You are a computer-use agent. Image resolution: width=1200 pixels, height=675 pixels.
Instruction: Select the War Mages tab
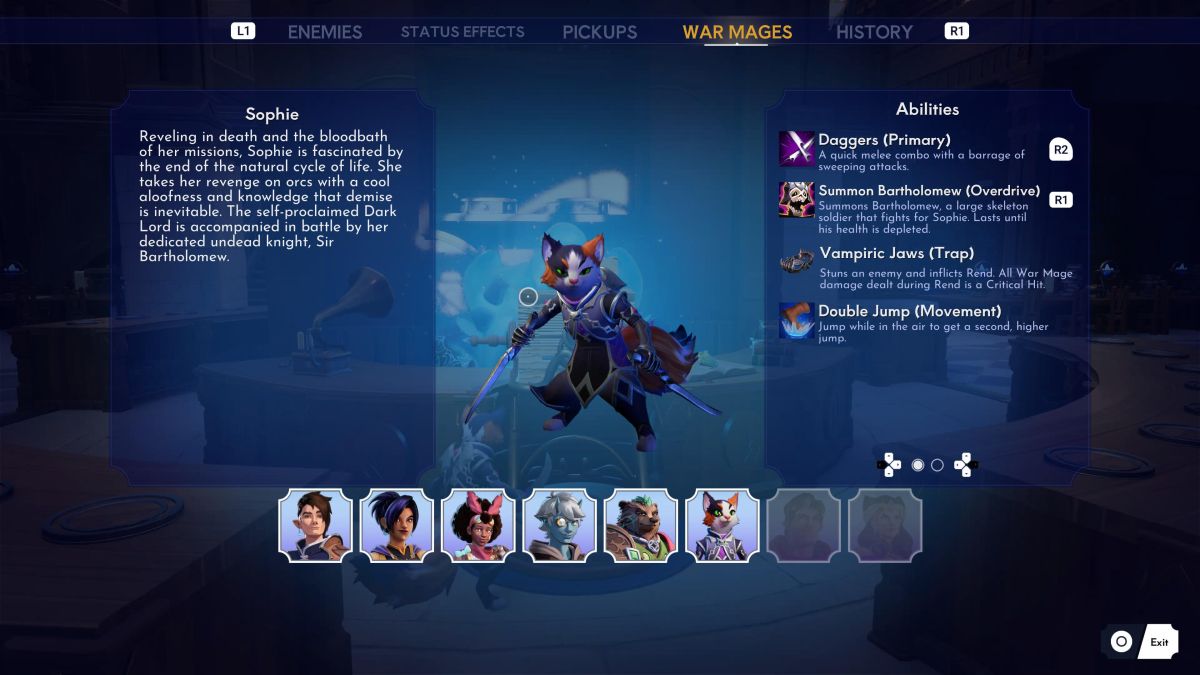[737, 32]
